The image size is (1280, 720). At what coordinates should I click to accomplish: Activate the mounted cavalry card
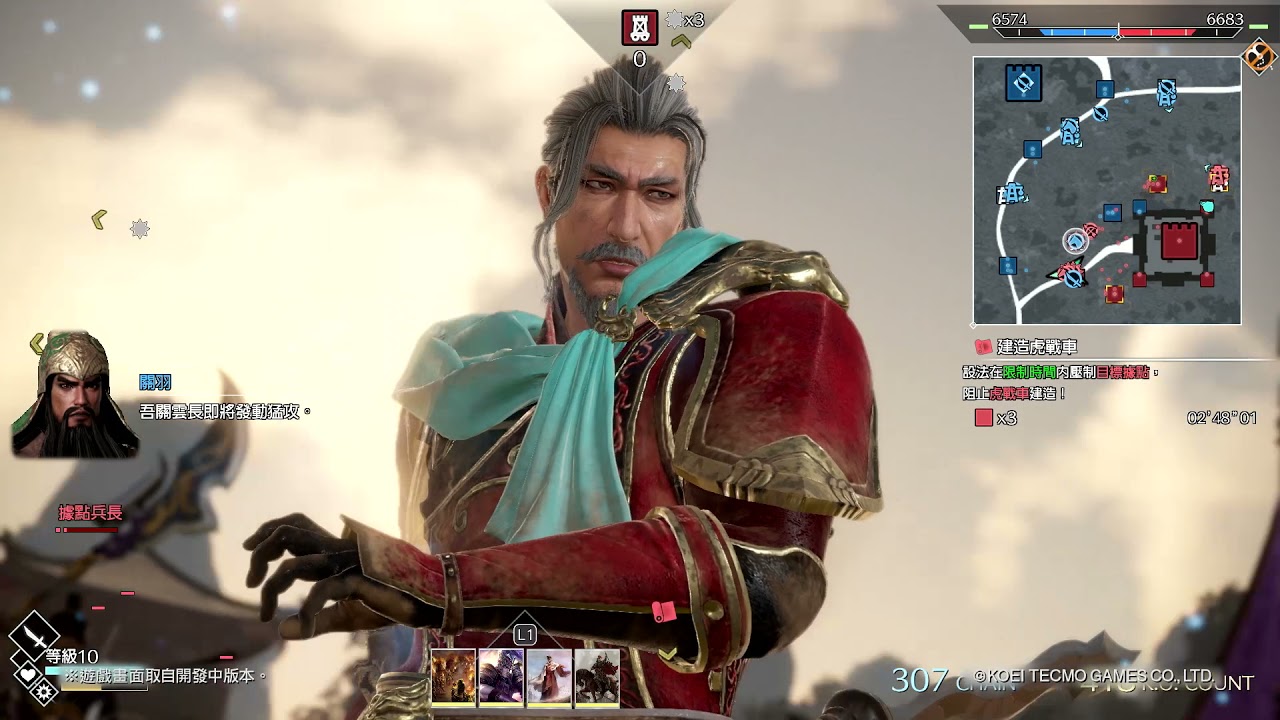pos(597,677)
